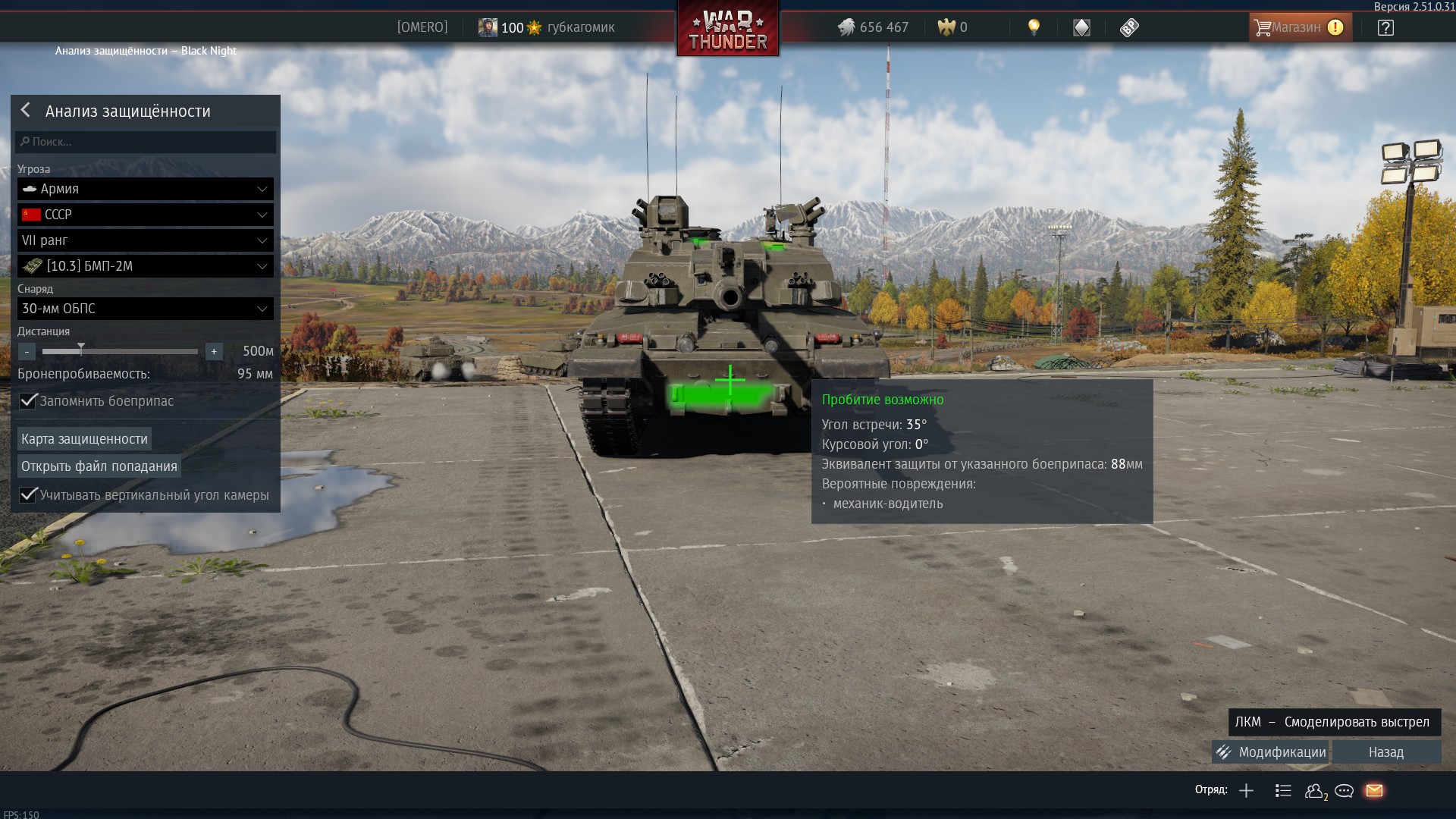Open Модификации

click(x=1272, y=752)
